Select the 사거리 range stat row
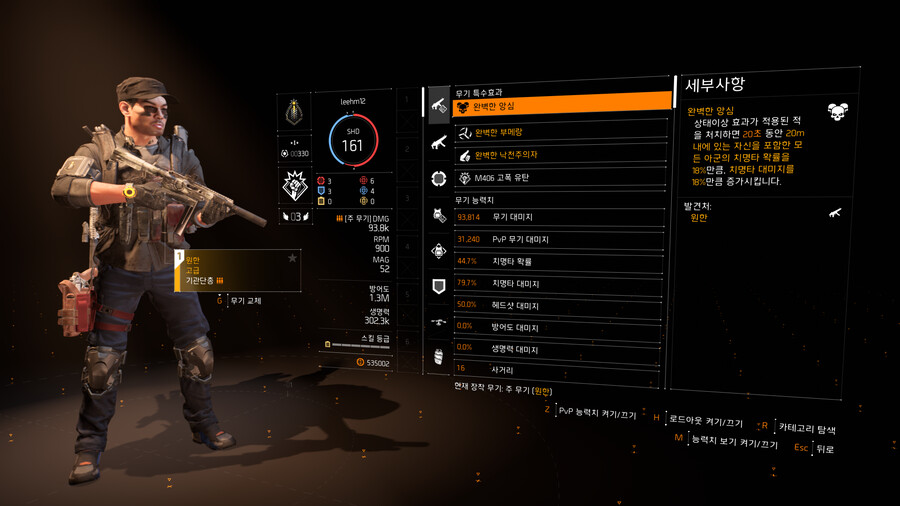Screen dimensions: 900x506 (x=560, y=369)
